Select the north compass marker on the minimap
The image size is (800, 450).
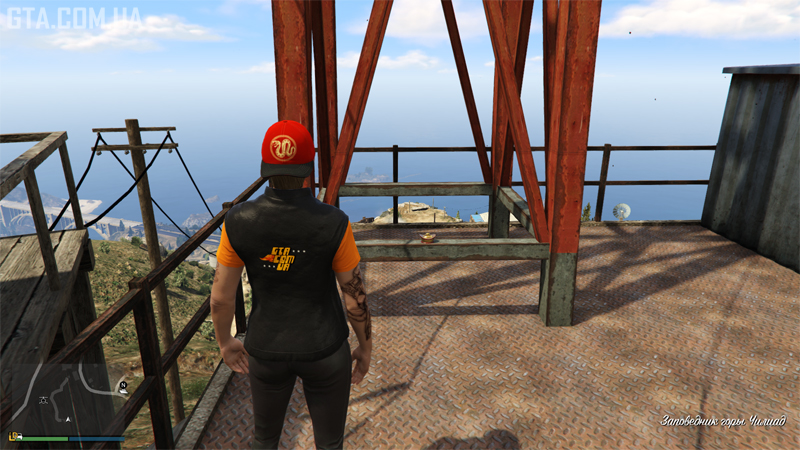pos(122,385)
